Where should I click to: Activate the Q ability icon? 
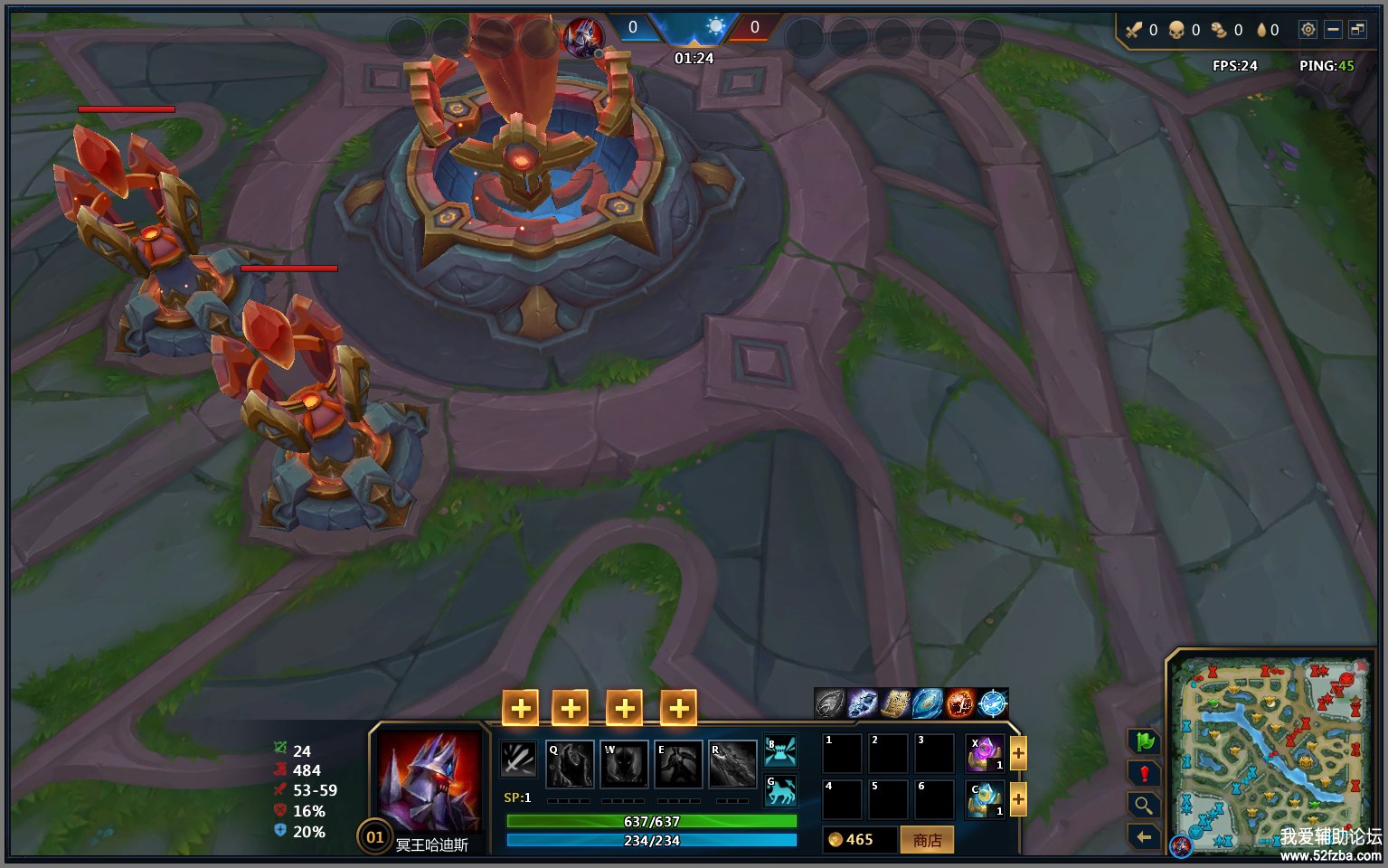[x=570, y=765]
